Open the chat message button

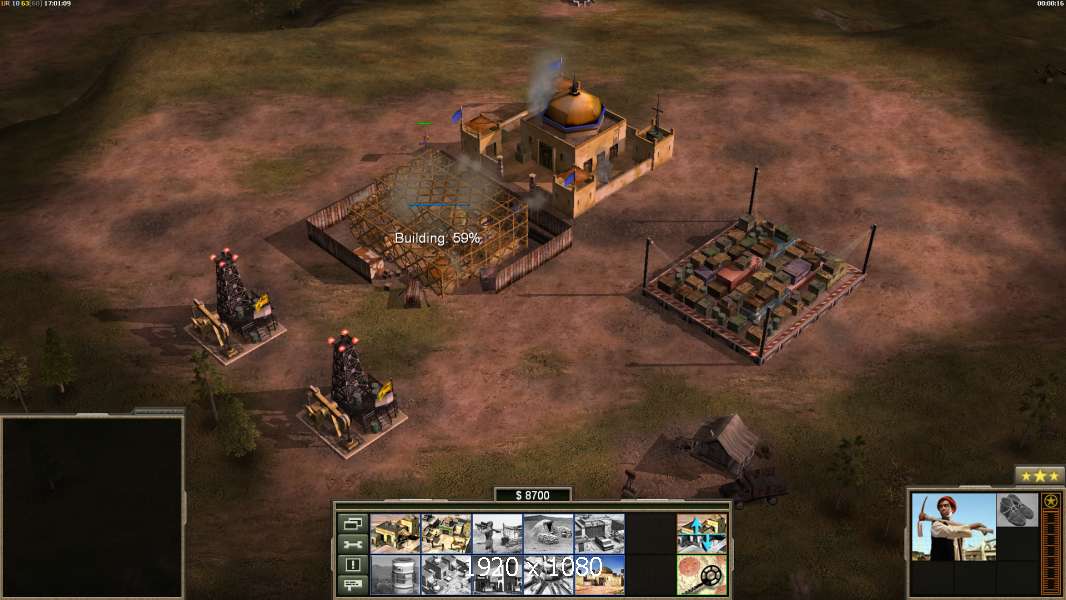point(352,585)
